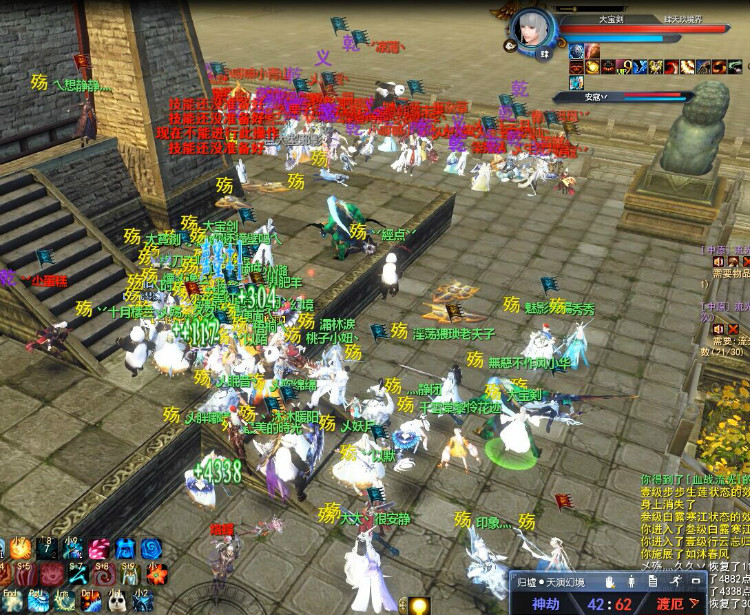Open the document icon on battlefield panel
This screenshot has width=750, height=615.
click(x=653, y=581)
